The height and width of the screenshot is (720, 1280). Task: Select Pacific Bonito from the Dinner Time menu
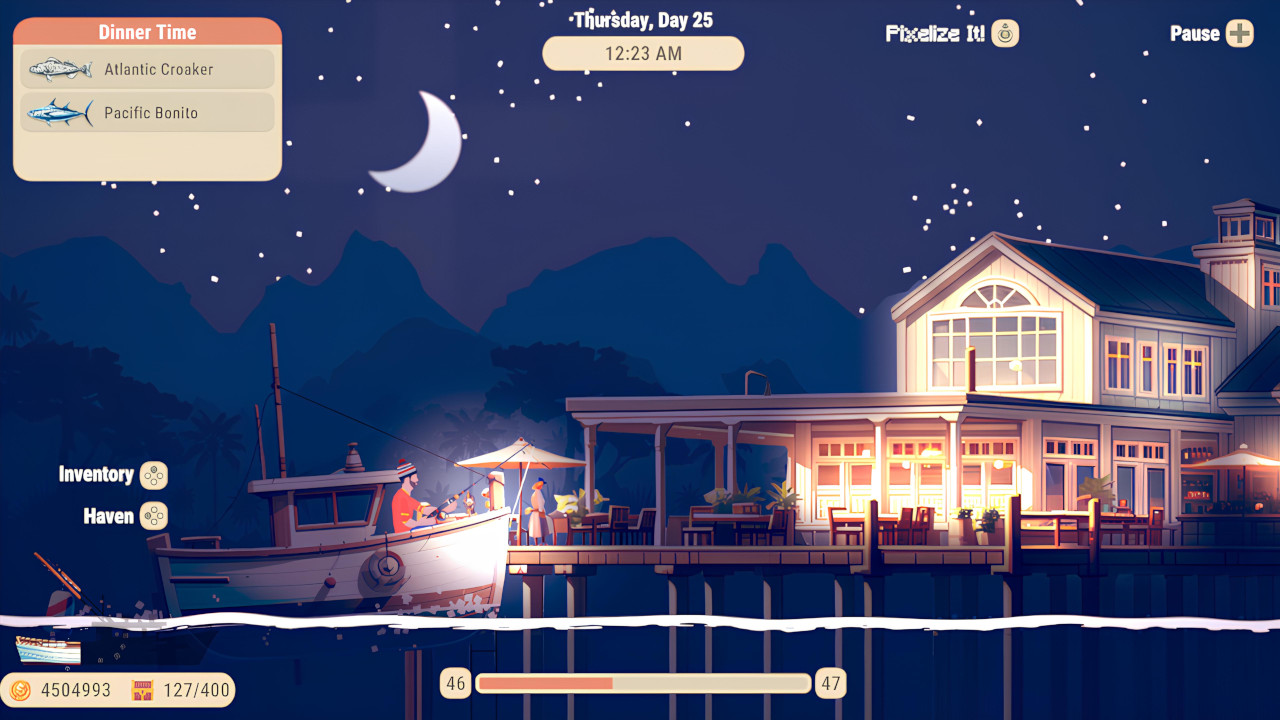pos(146,112)
